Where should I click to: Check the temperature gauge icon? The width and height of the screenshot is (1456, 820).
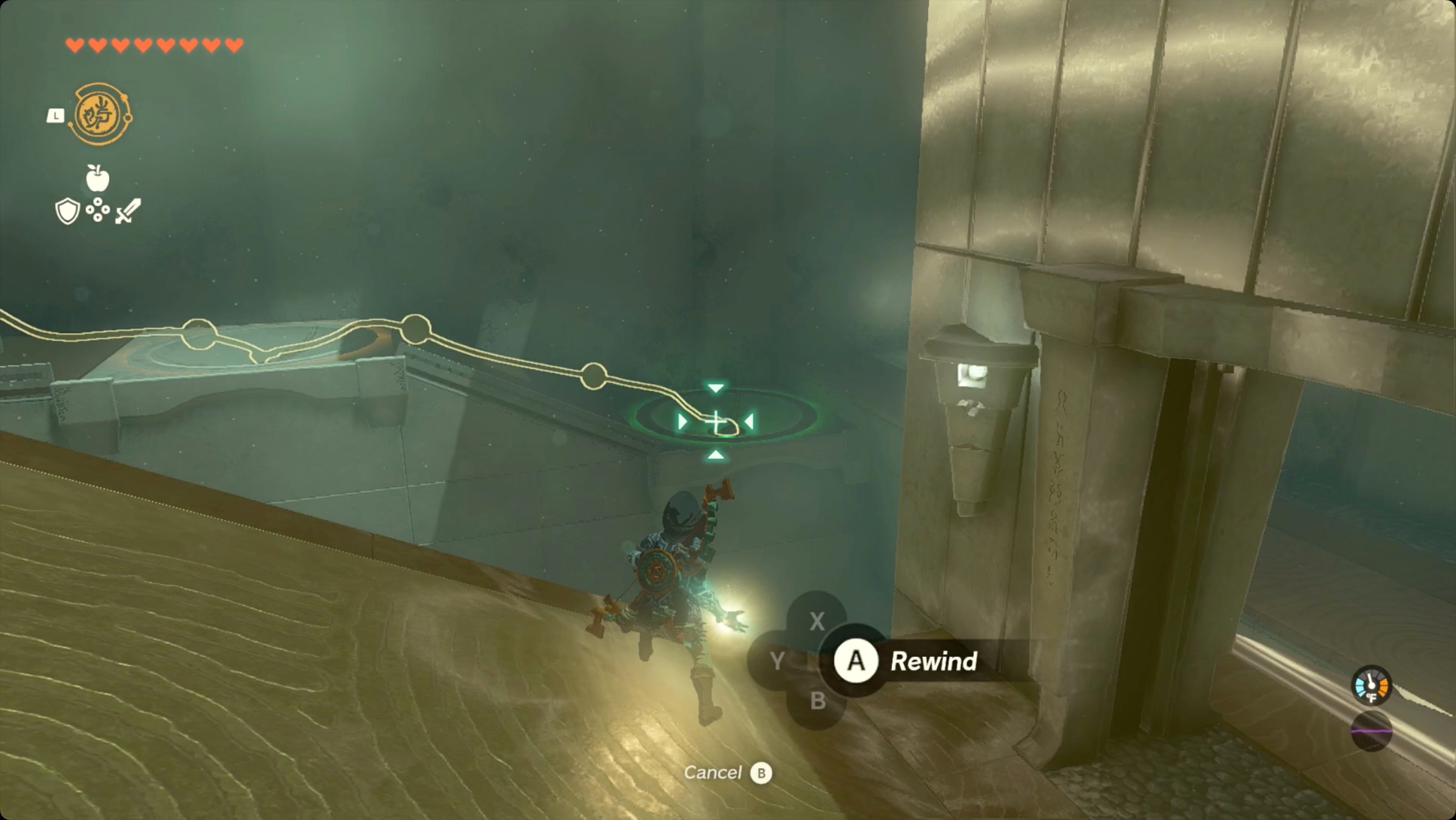click(1371, 686)
